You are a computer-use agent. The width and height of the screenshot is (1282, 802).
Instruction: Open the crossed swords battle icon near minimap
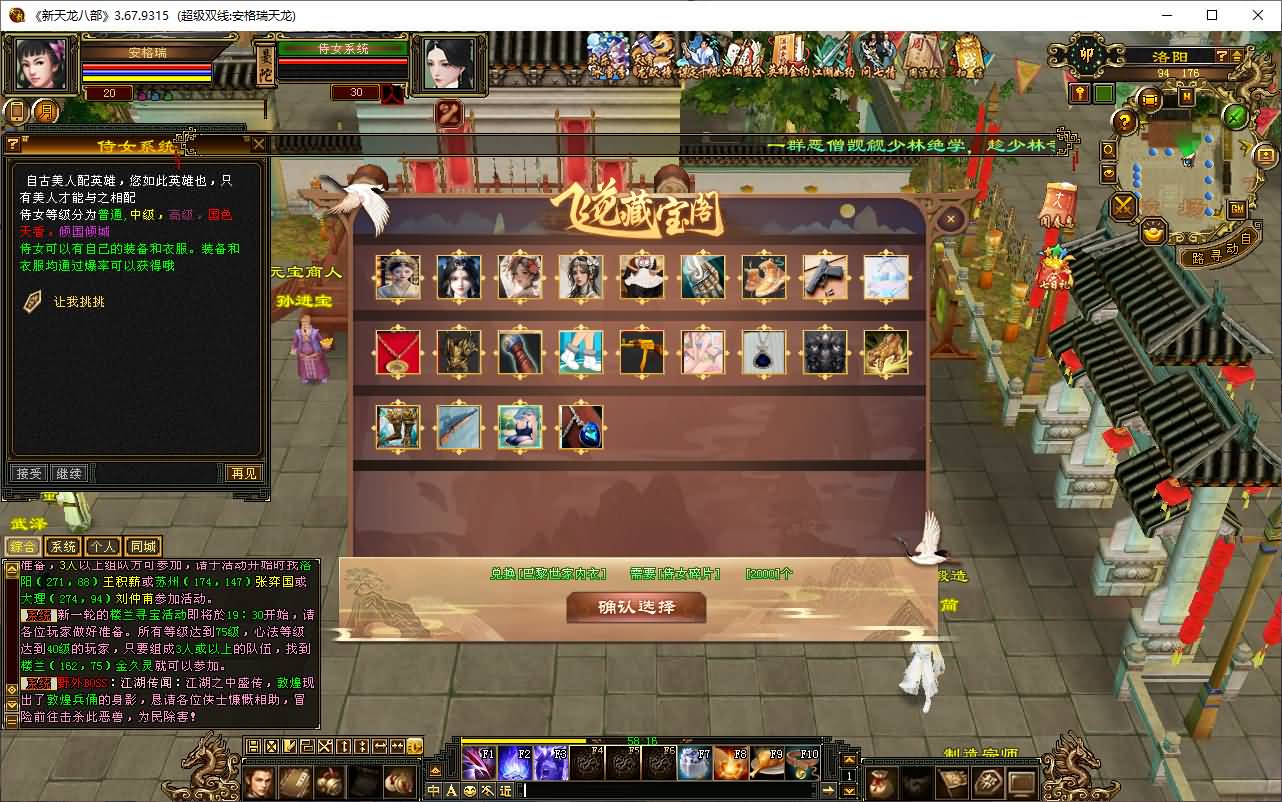coord(1123,207)
